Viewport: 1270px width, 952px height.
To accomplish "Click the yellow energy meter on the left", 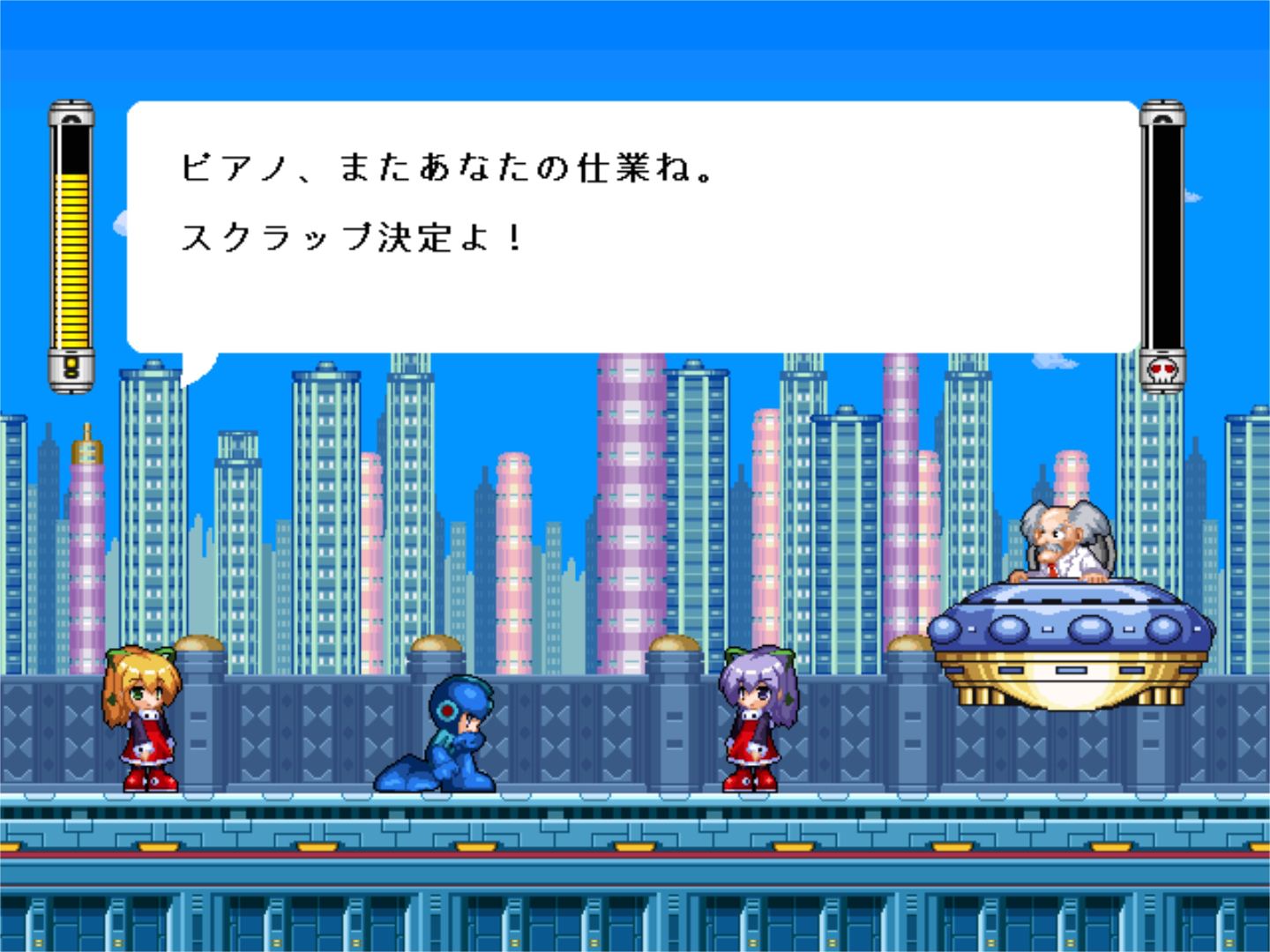I will [x=69, y=260].
